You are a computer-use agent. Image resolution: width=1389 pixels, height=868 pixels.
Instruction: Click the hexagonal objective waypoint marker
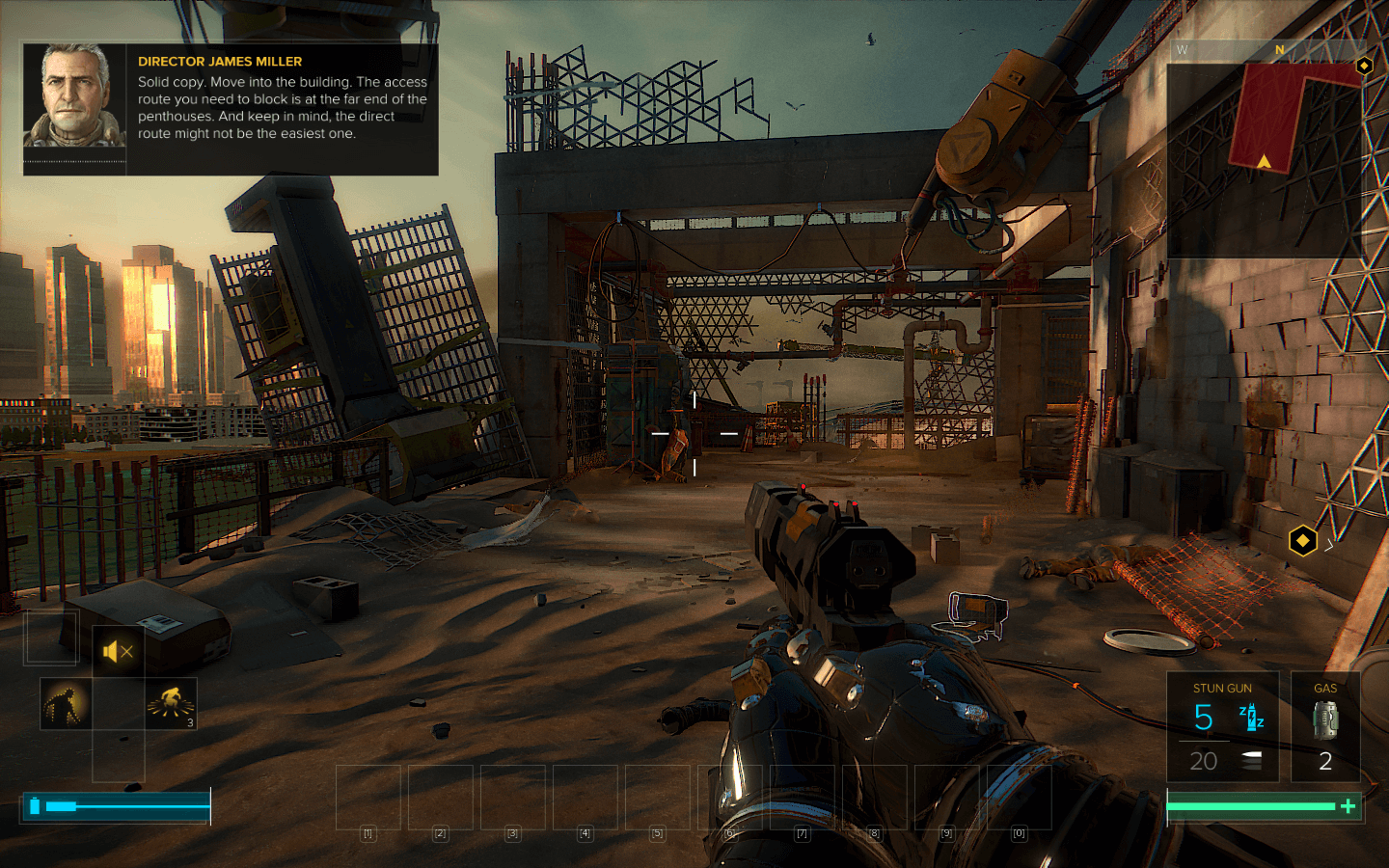point(1302,541)
